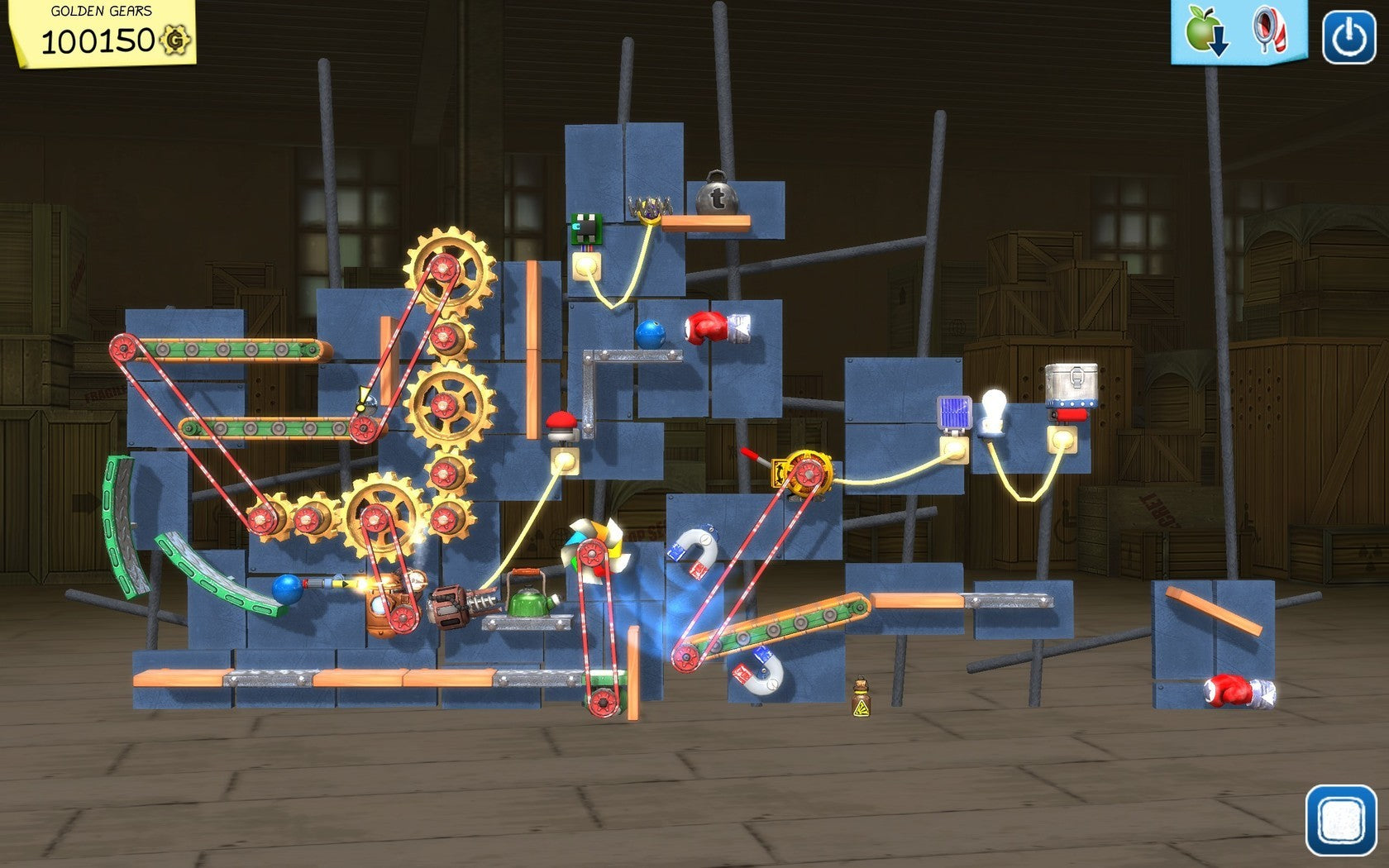Toggle the green apple gravity icon
This screenshot has height=868, width=1389.
point(1205,32)
